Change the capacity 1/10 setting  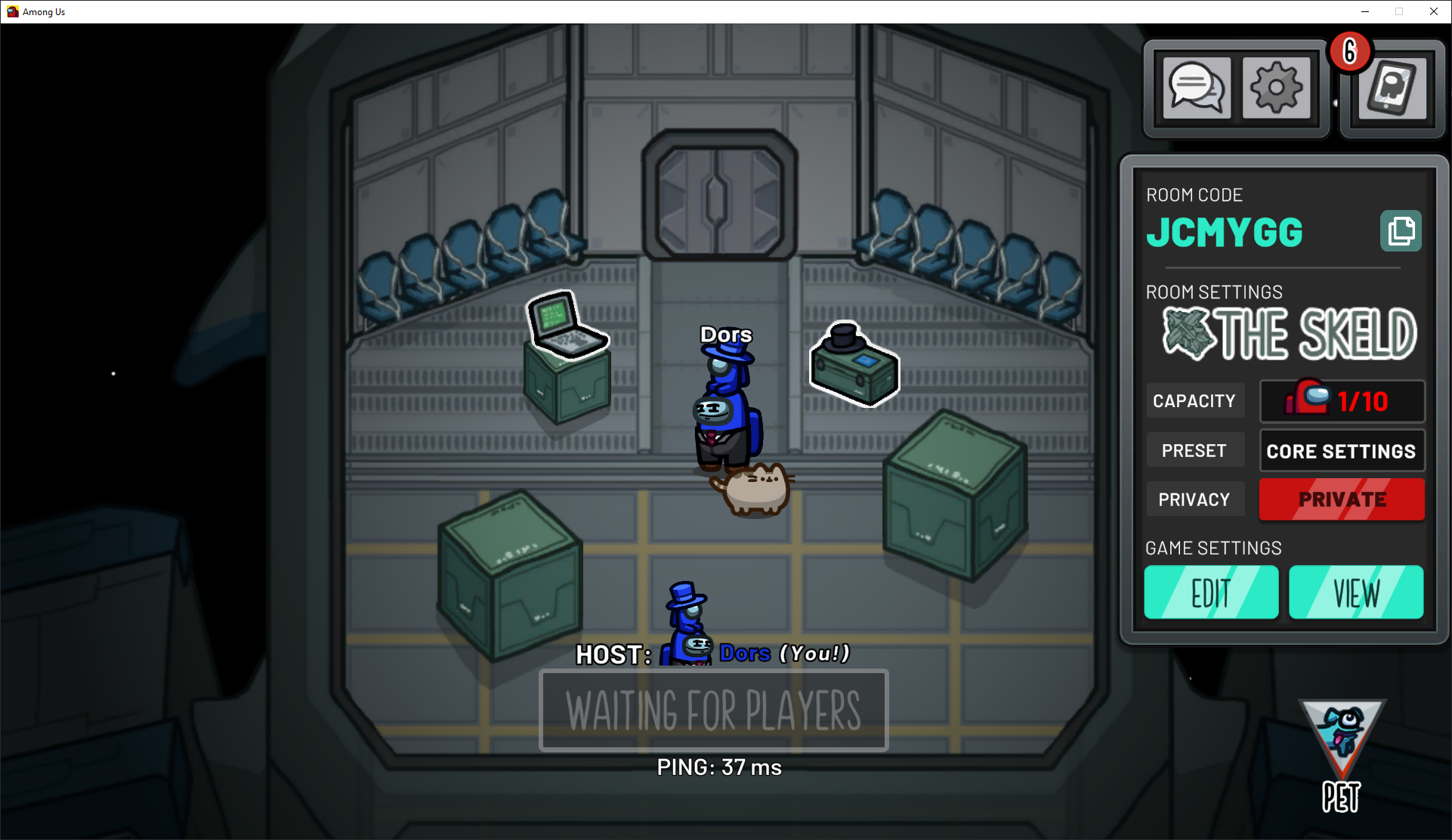pos(1342,401)
